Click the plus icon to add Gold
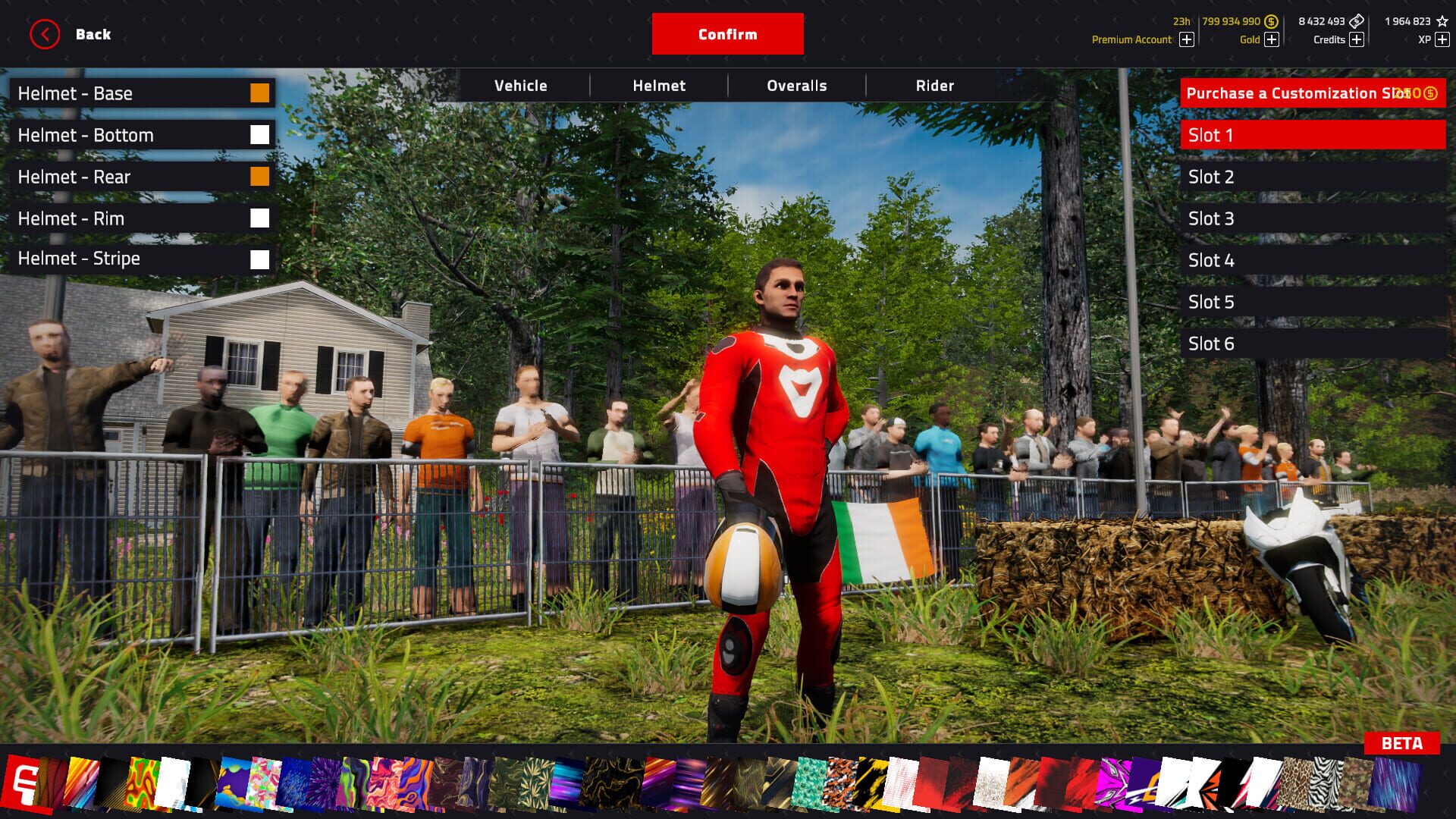This screenshot has height=819, width=1456. (1272, 39)
